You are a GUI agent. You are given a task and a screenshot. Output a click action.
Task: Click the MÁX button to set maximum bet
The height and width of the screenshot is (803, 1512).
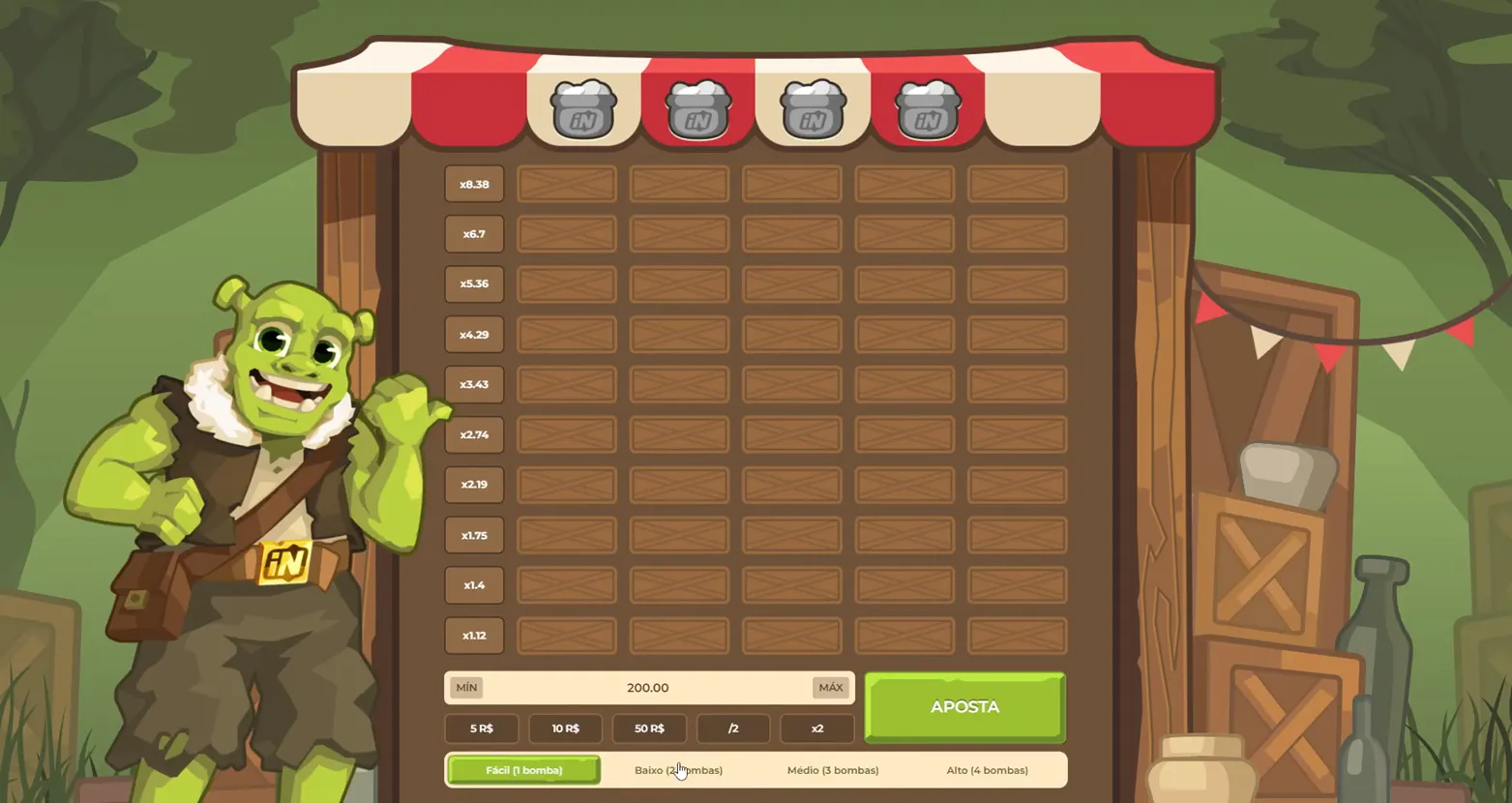point(829,688)
